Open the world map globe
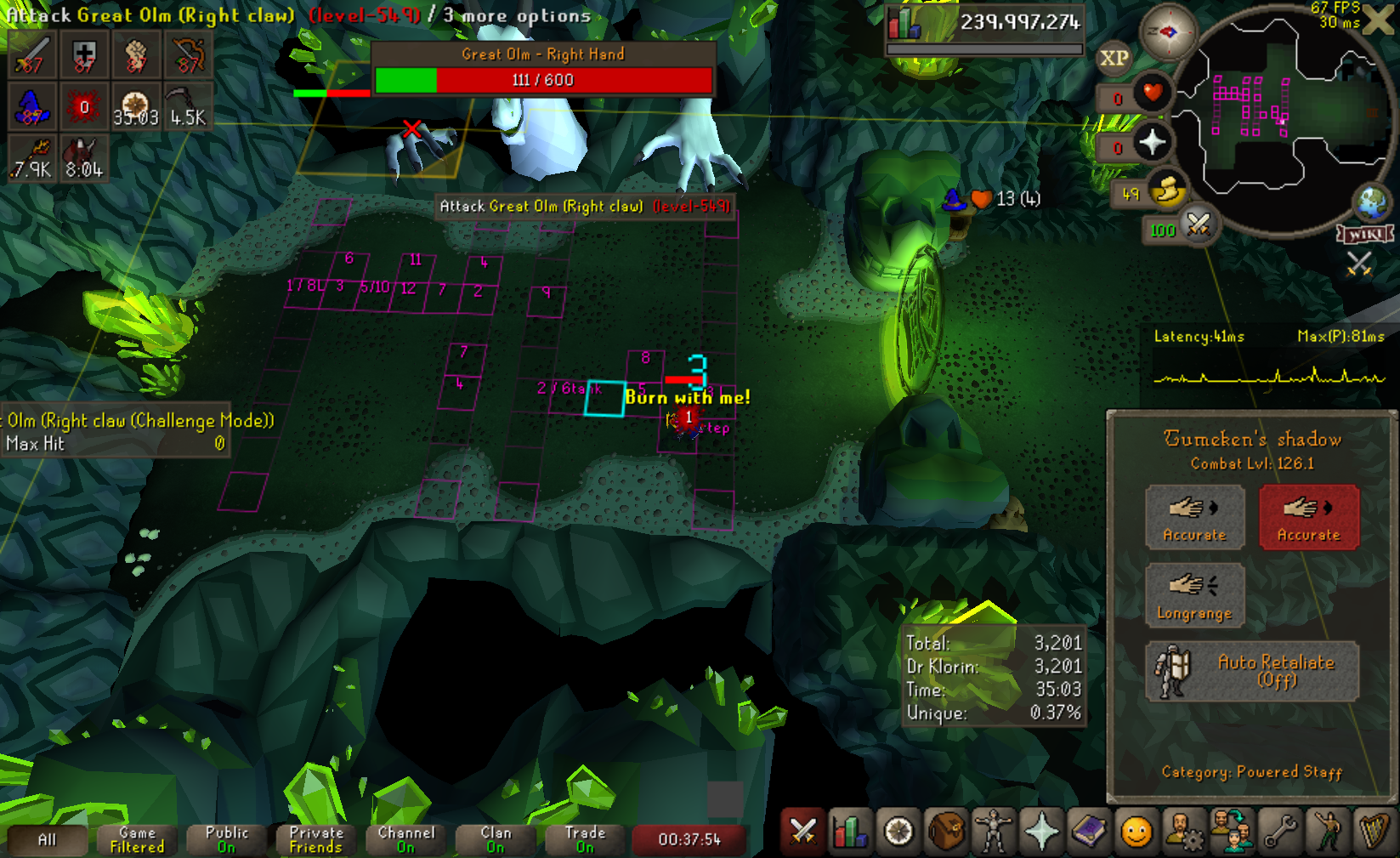This screenshot has height=858, width=1400. coord(1372,202)
